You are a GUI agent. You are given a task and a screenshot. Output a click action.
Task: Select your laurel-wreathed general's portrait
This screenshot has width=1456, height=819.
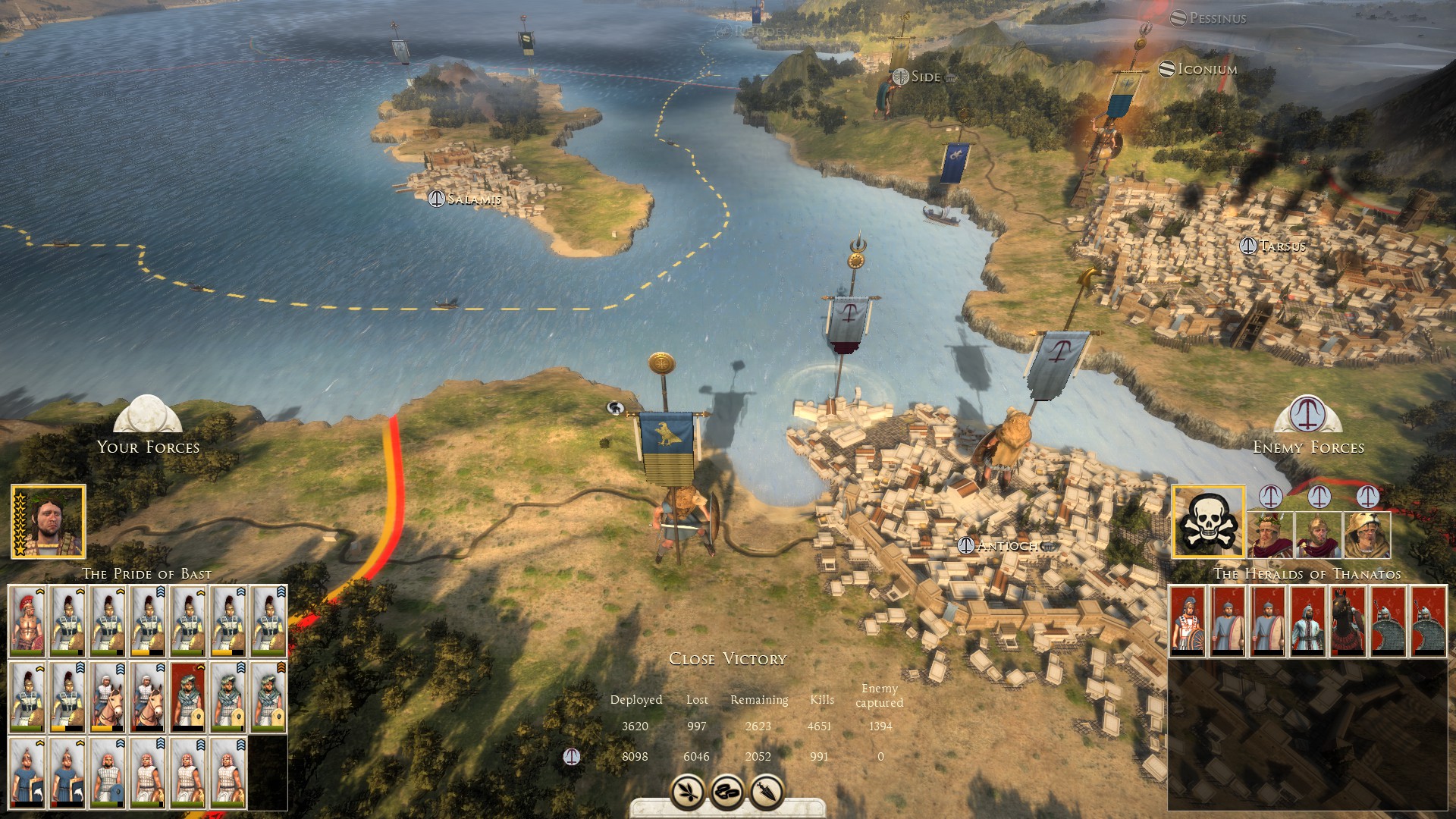(49, 522)
